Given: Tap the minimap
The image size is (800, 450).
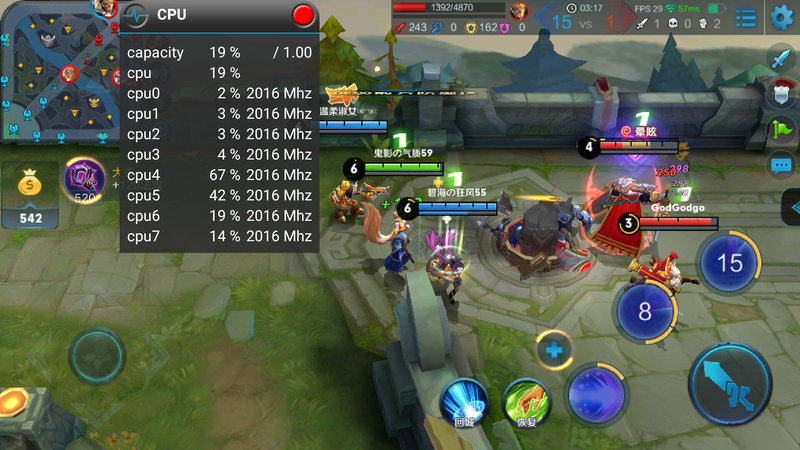Looking at the screenshot, I should click(58, 70).
